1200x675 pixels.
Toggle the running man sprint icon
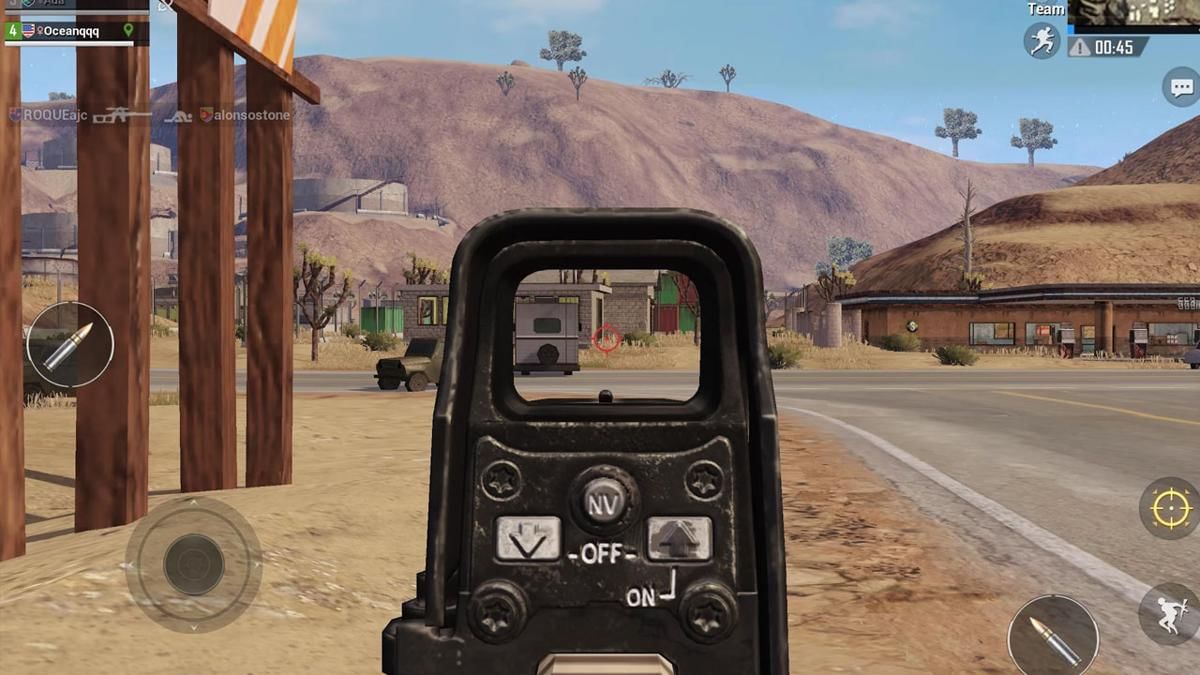coord(1041,40)
